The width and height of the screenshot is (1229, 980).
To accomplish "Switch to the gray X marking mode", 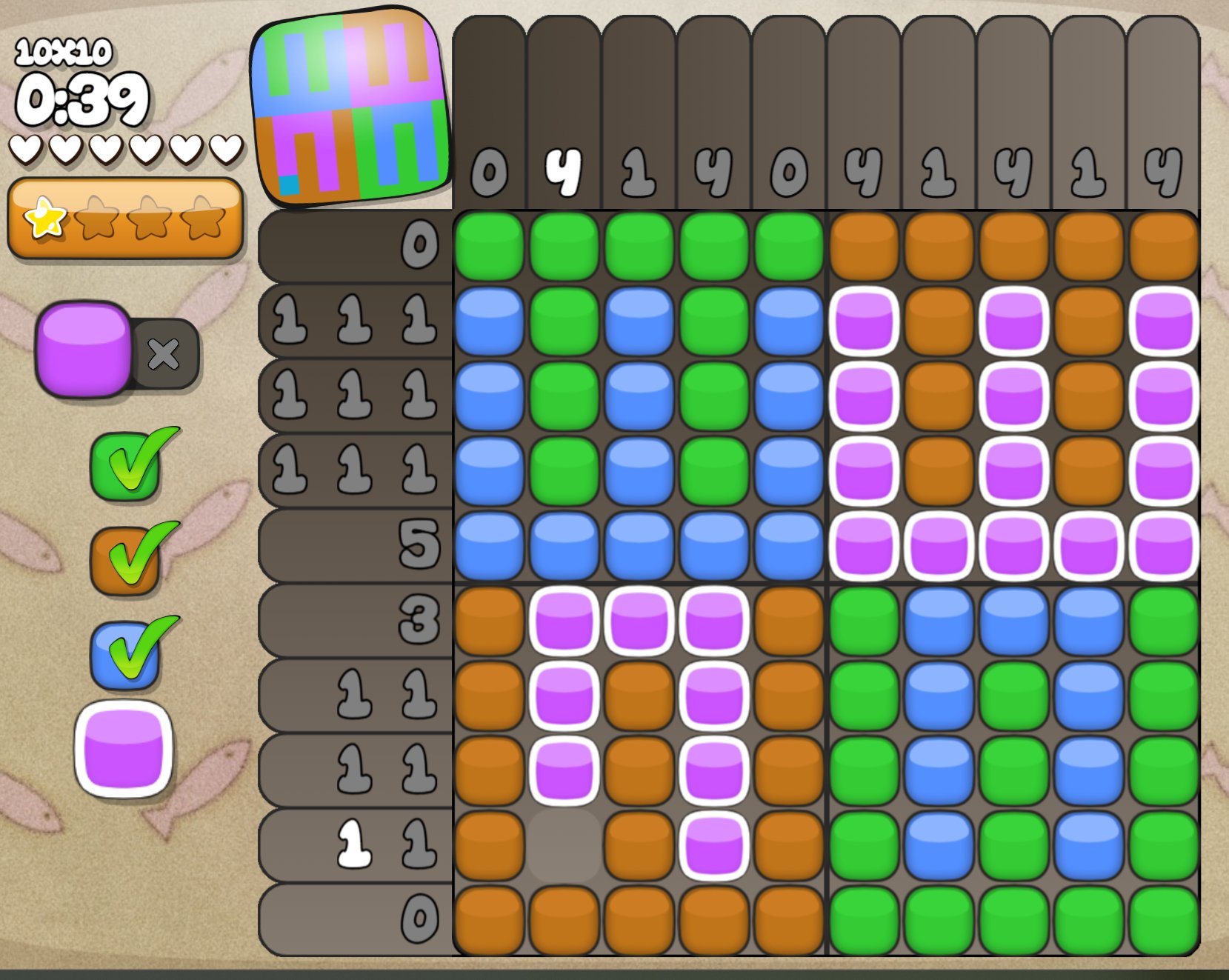I will click(x=164, y=354).
